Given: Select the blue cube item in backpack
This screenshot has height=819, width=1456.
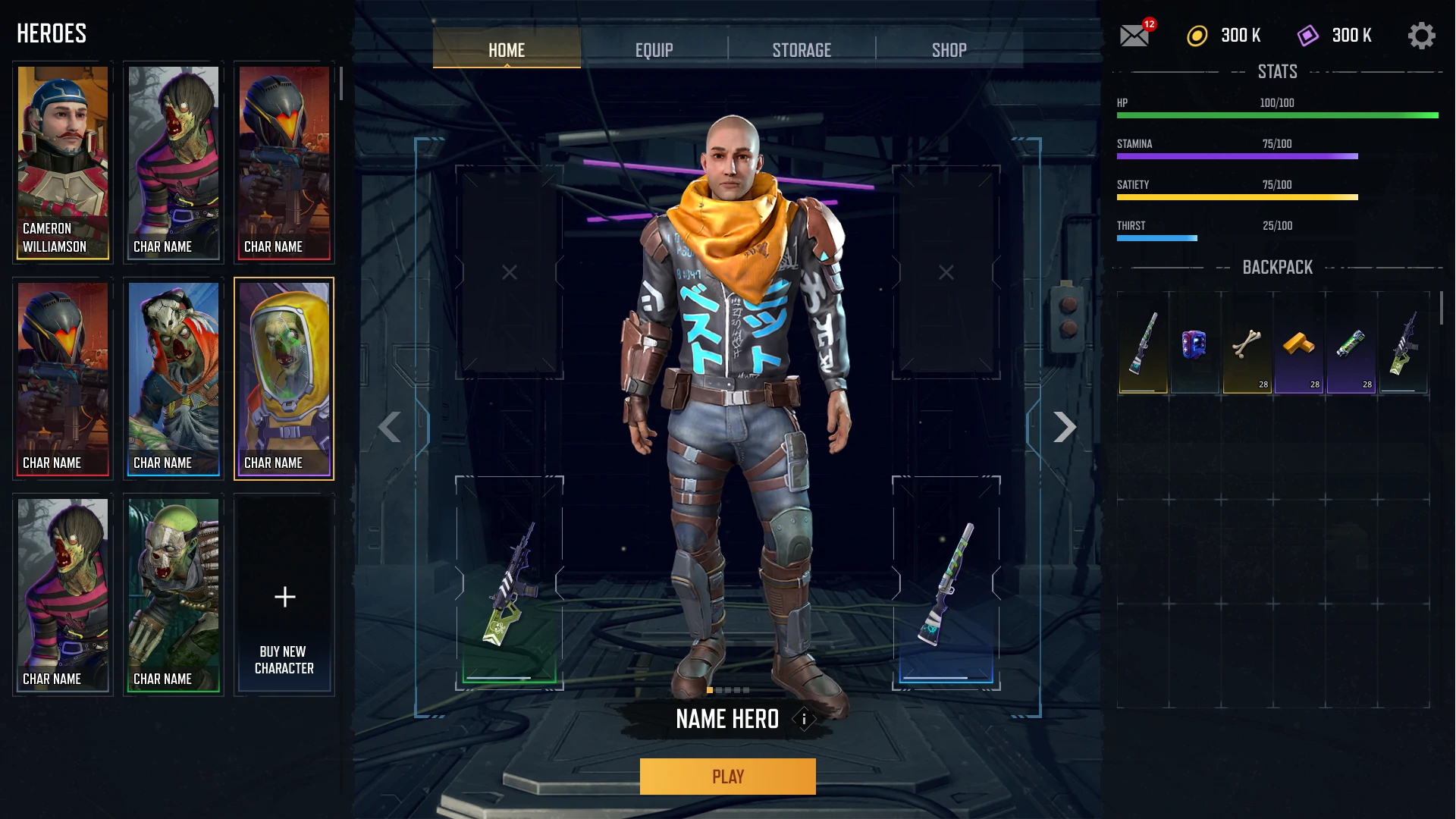Looking at the screenshot, I should (x=1194, y=344).
